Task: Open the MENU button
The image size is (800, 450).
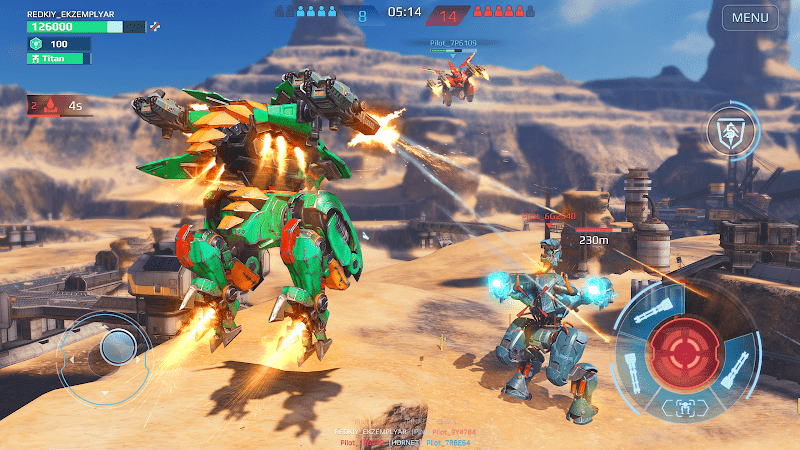Action: coord(750,17)
